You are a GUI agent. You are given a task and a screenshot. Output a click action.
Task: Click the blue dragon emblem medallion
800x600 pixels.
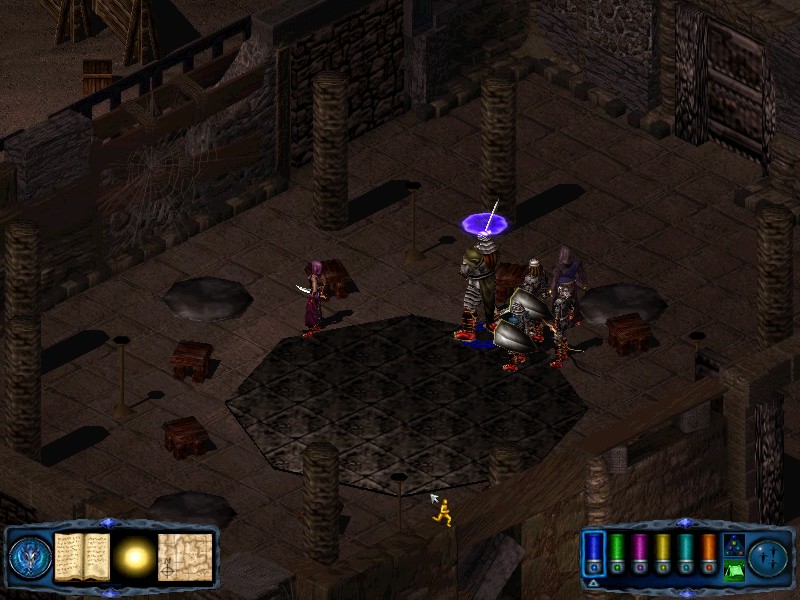tap(29, 556)
